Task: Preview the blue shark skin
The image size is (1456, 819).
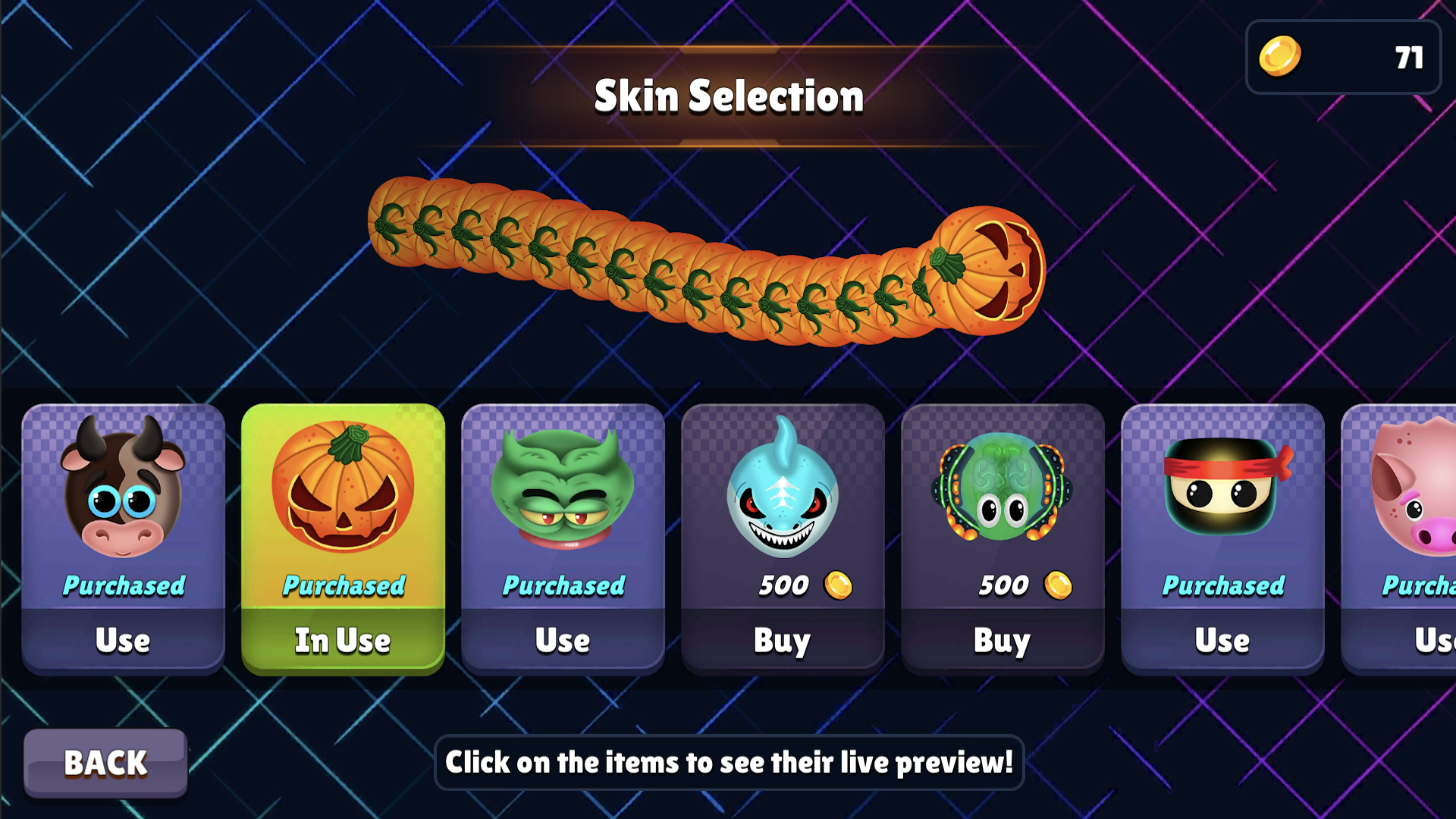Action: click(x=783, y=489)
